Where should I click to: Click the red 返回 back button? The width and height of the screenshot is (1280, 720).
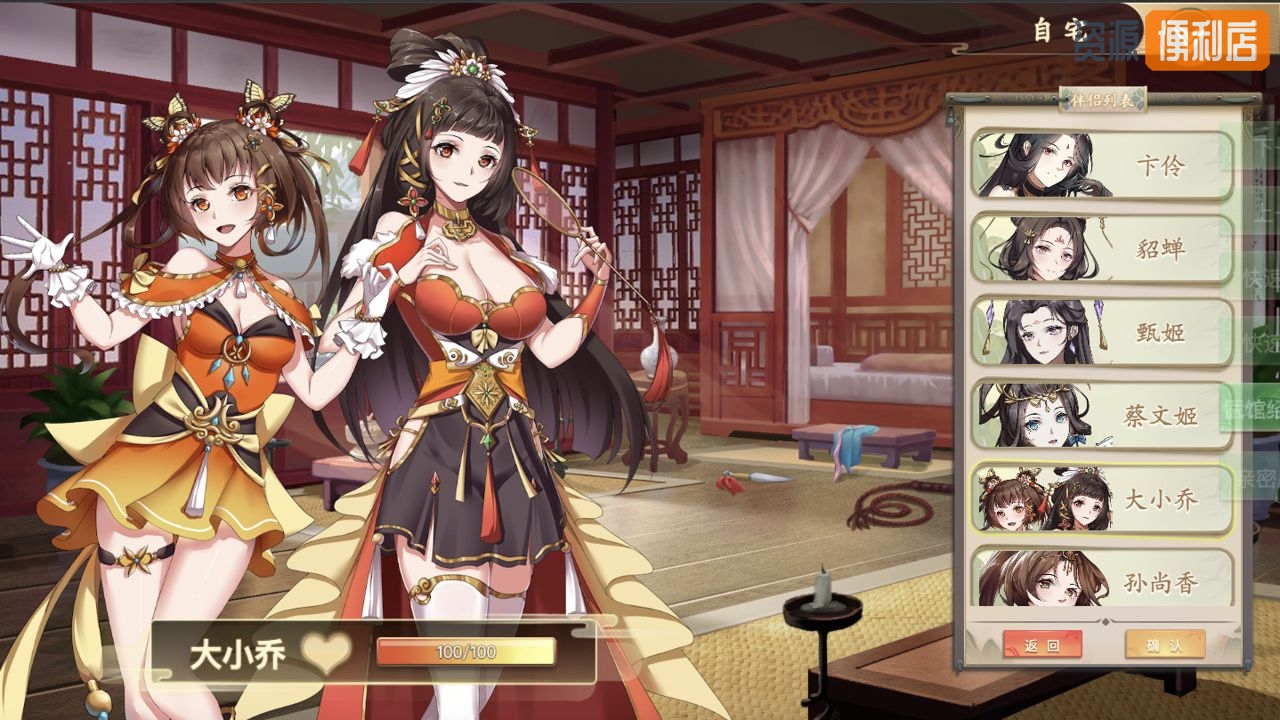(x=1042, y=645)
